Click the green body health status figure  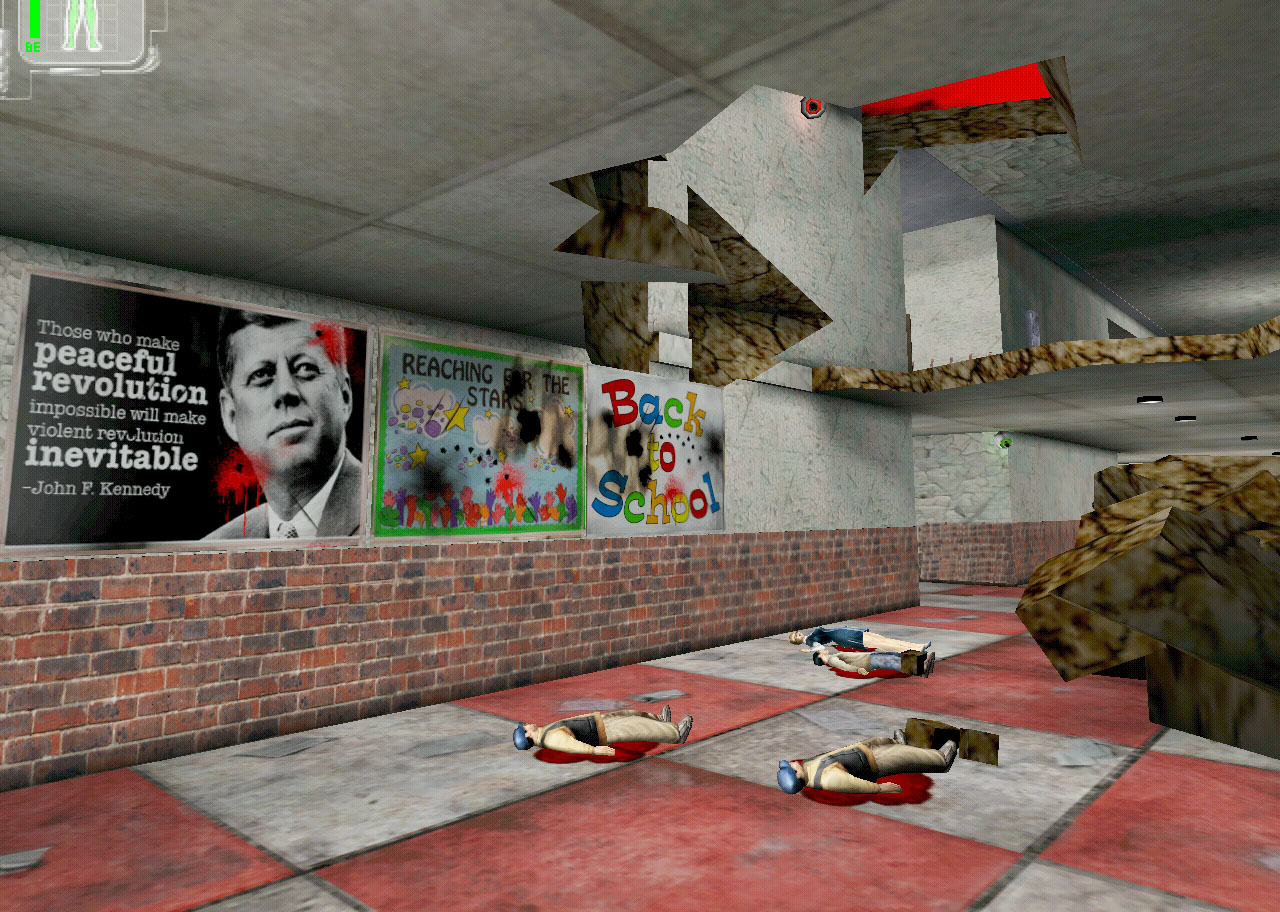coord(82,24)
